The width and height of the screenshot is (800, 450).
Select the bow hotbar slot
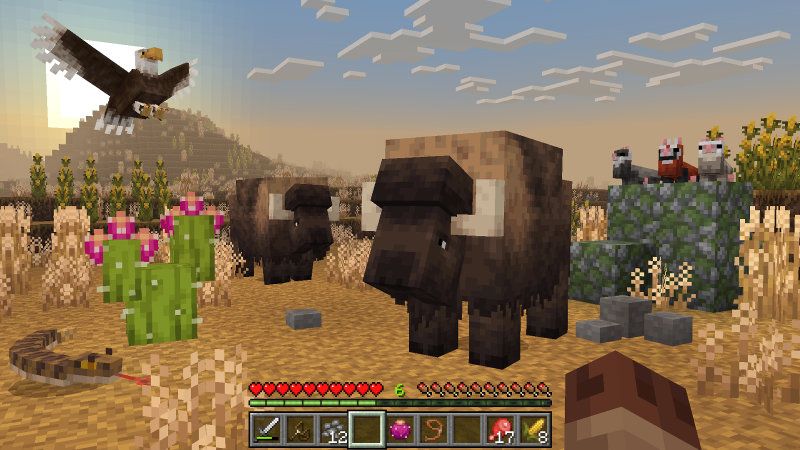pyautogui.click(x=299, y=430)
